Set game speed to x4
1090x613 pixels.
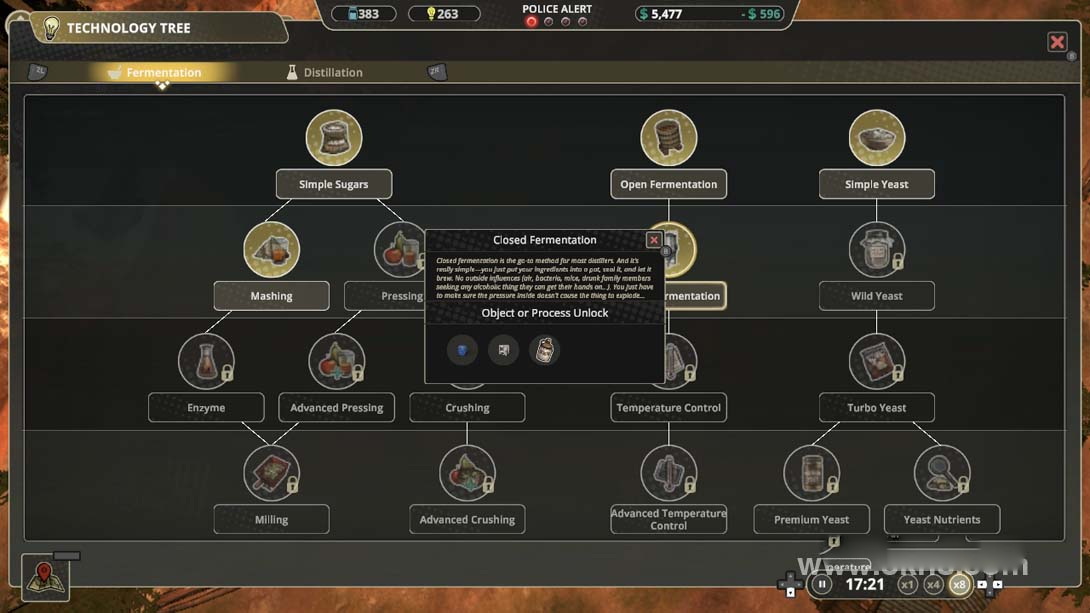point(933,585)
